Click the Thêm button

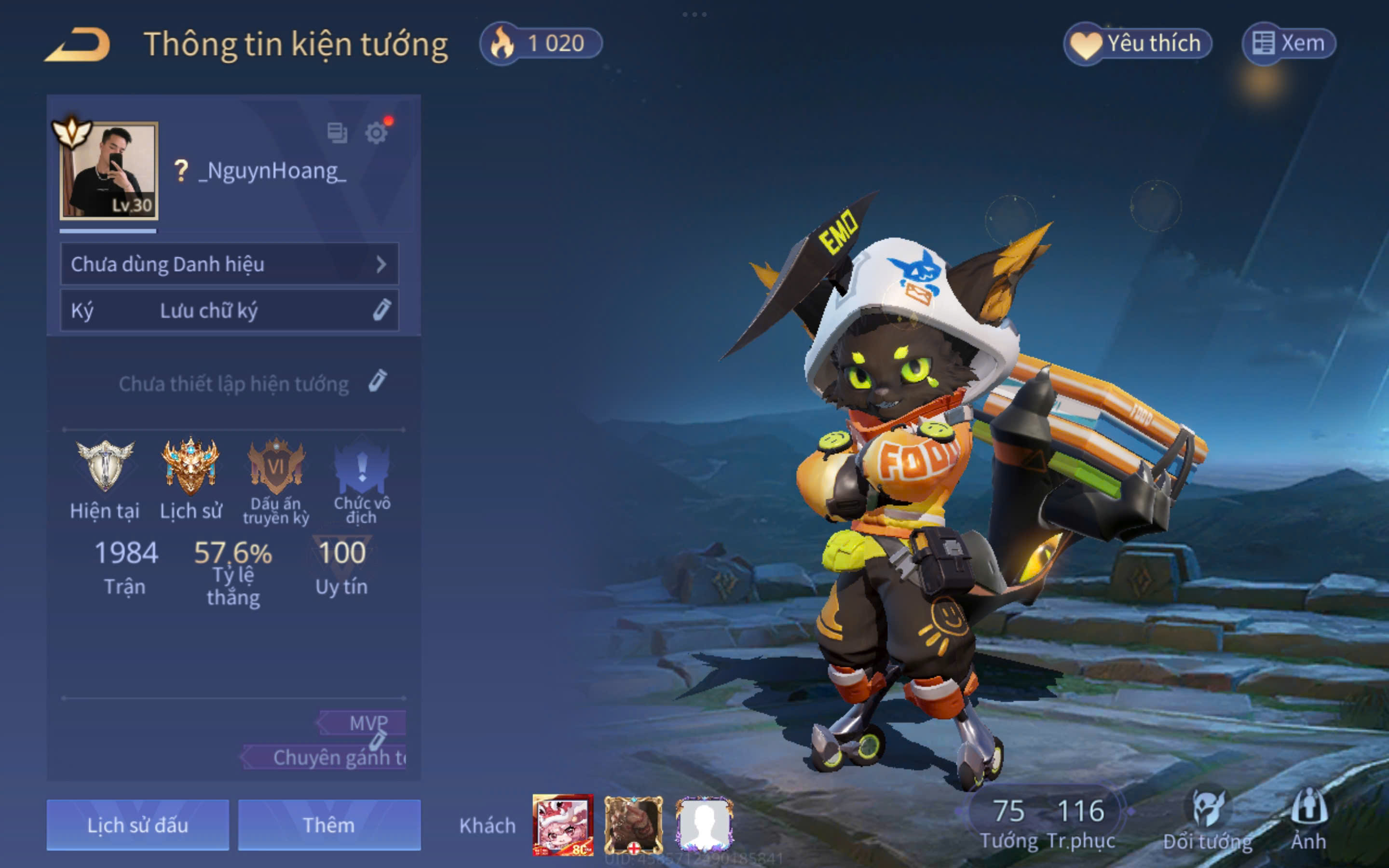pos(329,825)
